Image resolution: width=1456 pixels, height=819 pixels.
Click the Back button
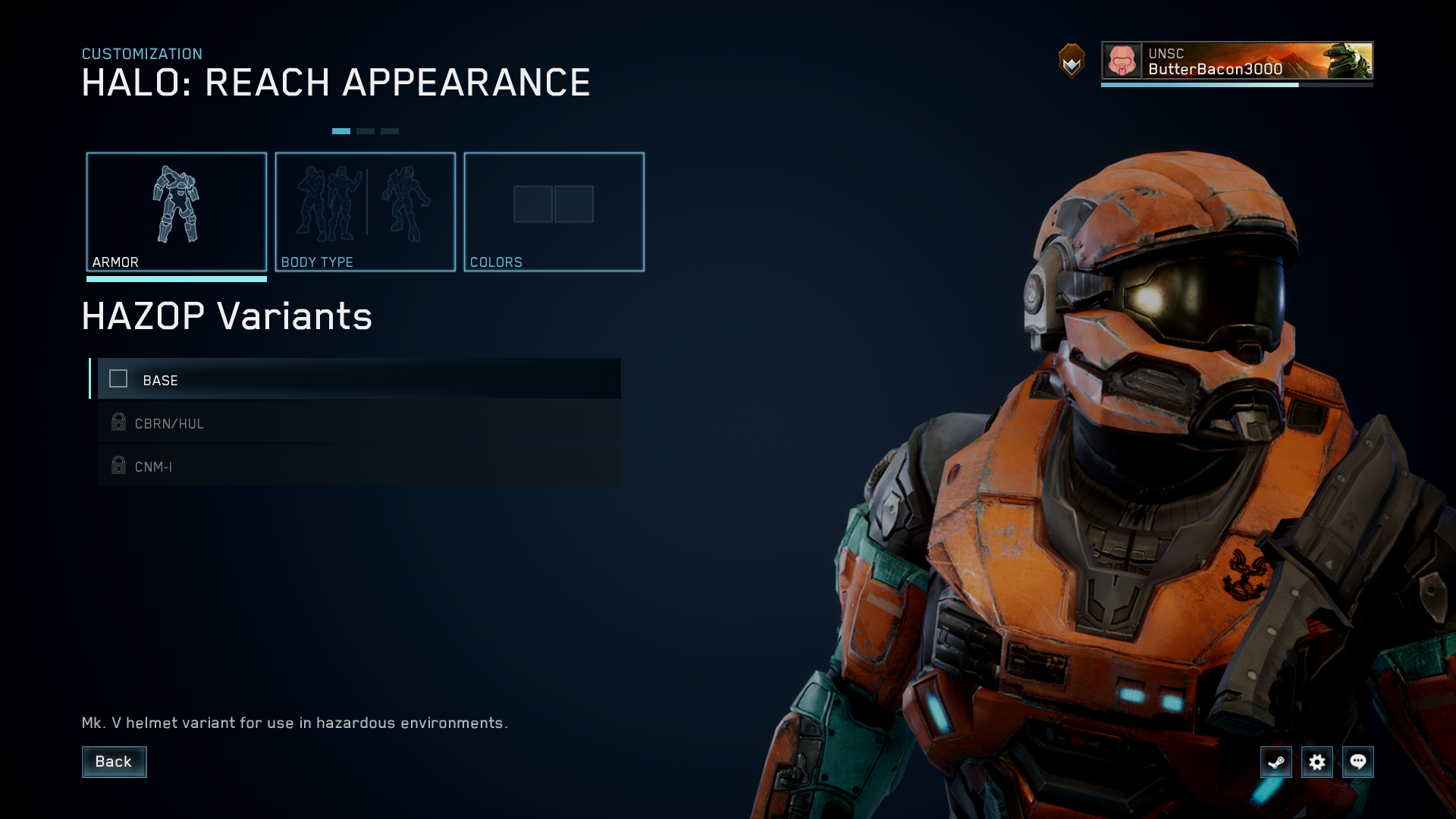(114, 761)
